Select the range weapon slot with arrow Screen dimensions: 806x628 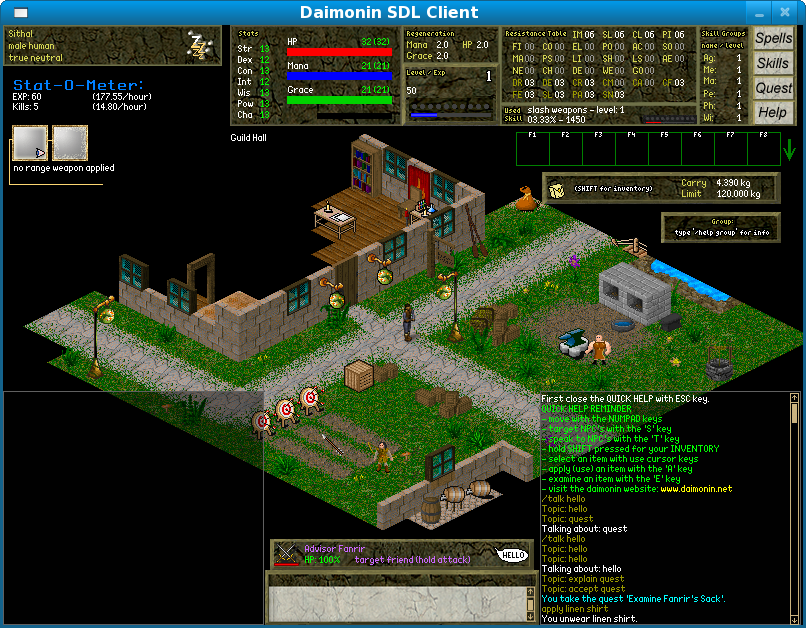tap(29, 144)
